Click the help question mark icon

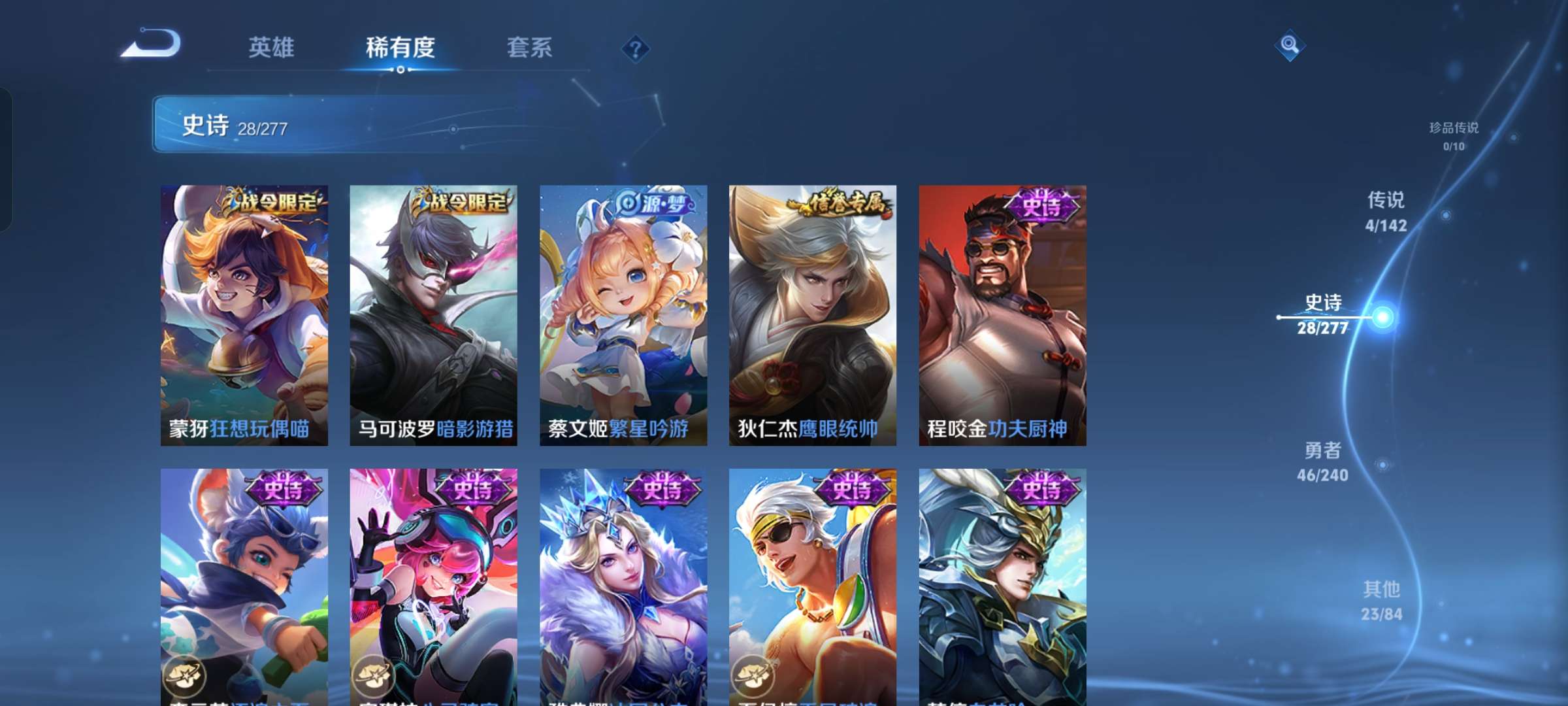click(635, 49)
